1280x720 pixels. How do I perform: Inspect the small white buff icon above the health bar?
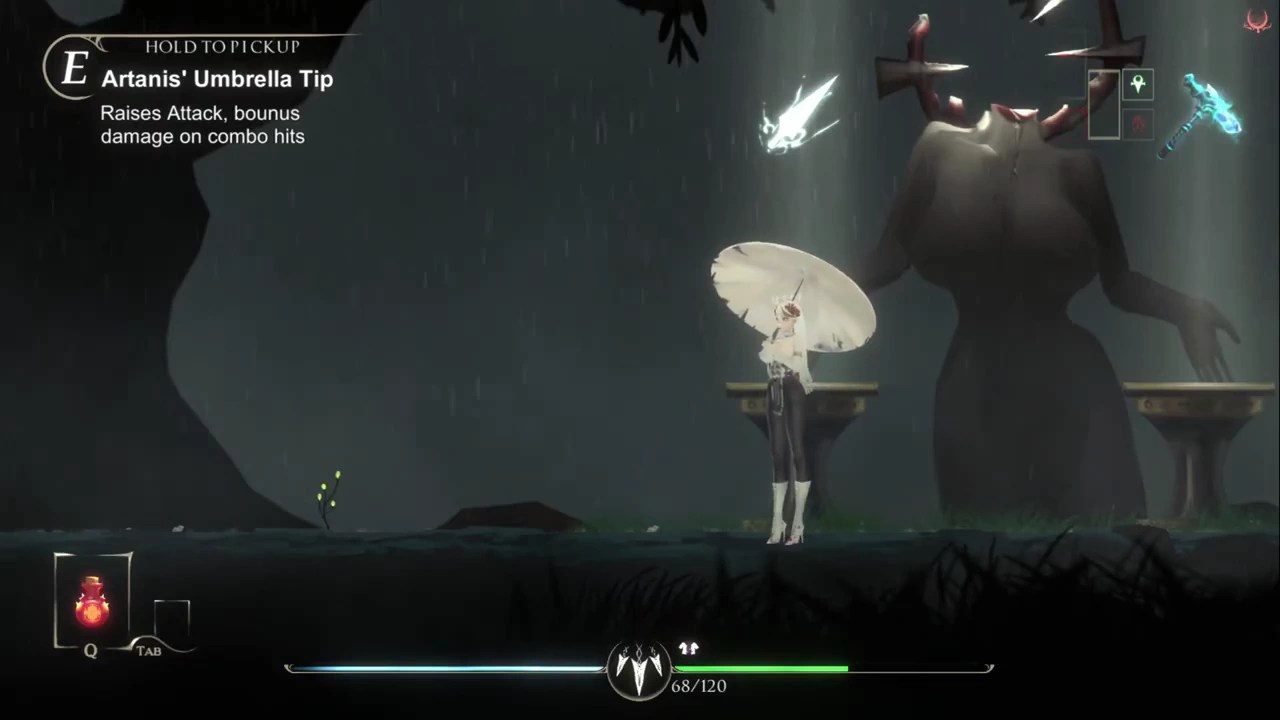pyautogui.click(x=688, y=649)
